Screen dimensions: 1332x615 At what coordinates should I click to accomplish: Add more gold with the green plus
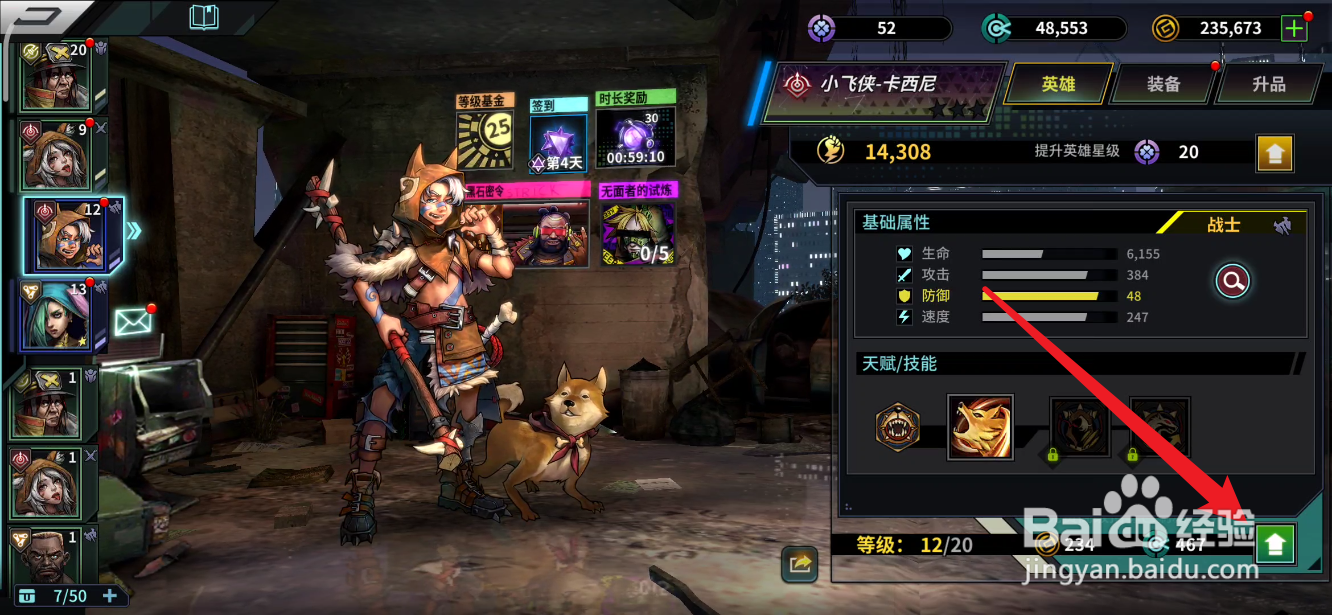tap(1294, 28)
